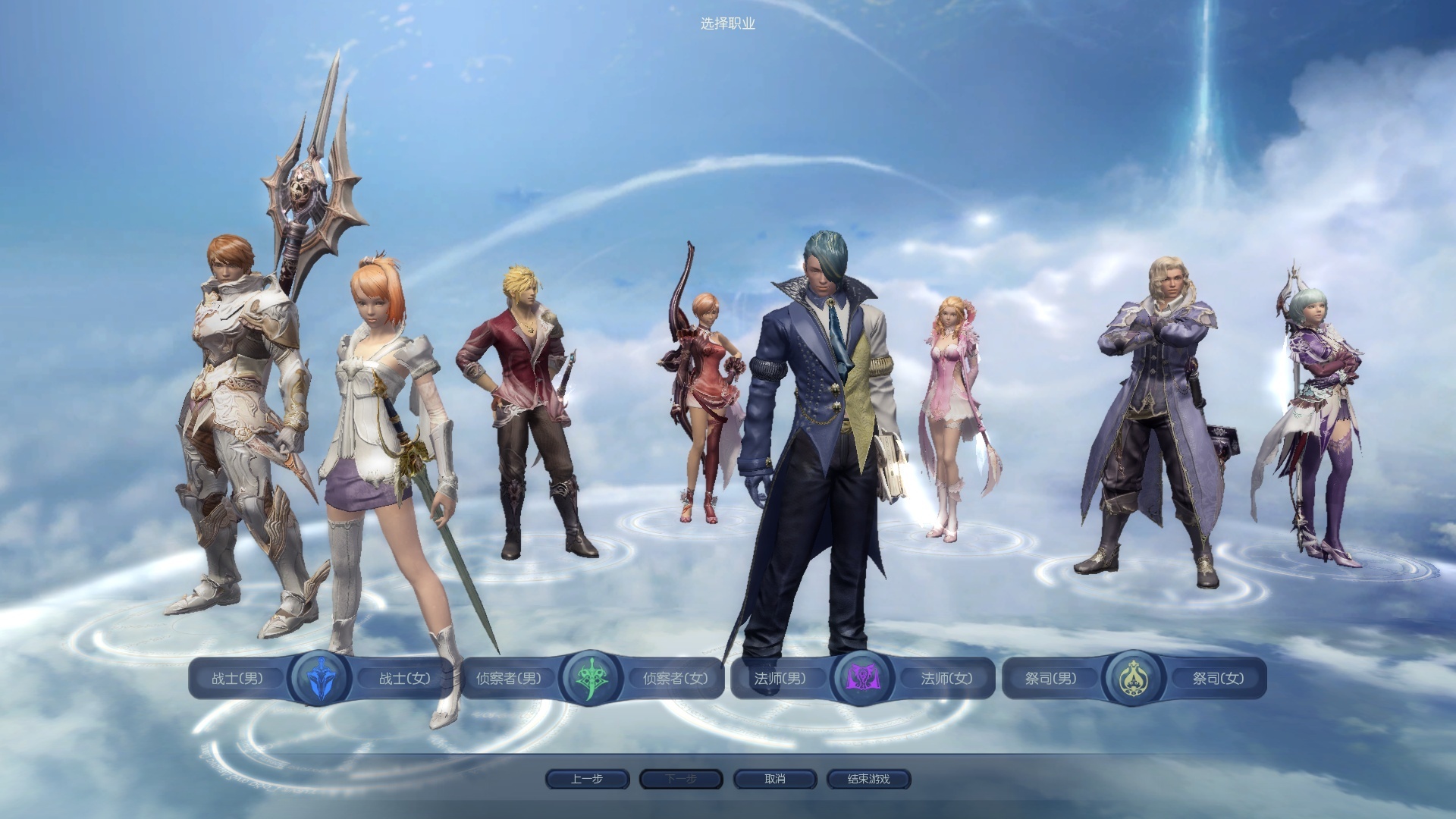
Task: Pick the 法师(女) female mage class
Action: tap(946, 679)
